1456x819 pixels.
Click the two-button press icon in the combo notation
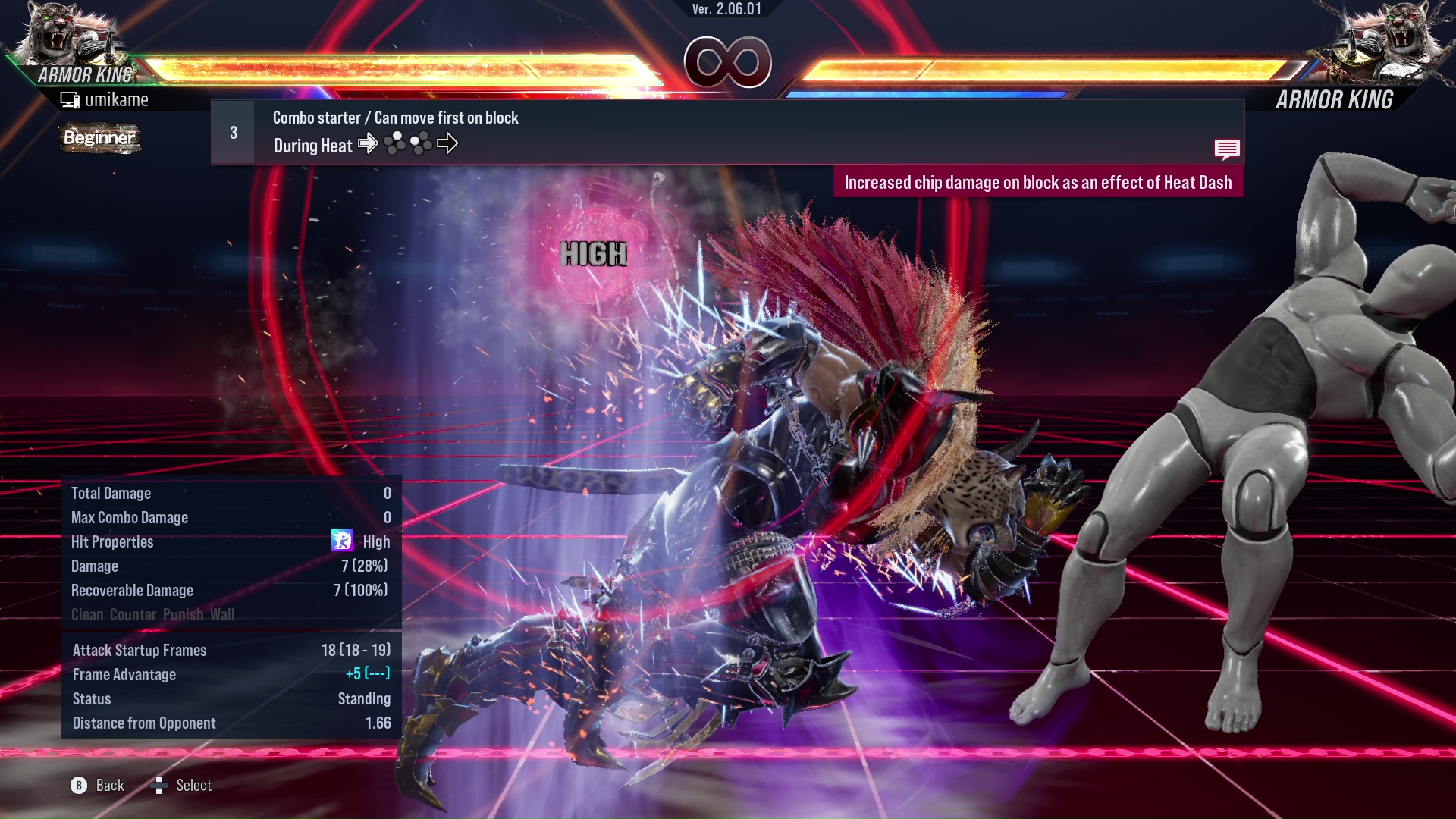[x=394, y=143]
